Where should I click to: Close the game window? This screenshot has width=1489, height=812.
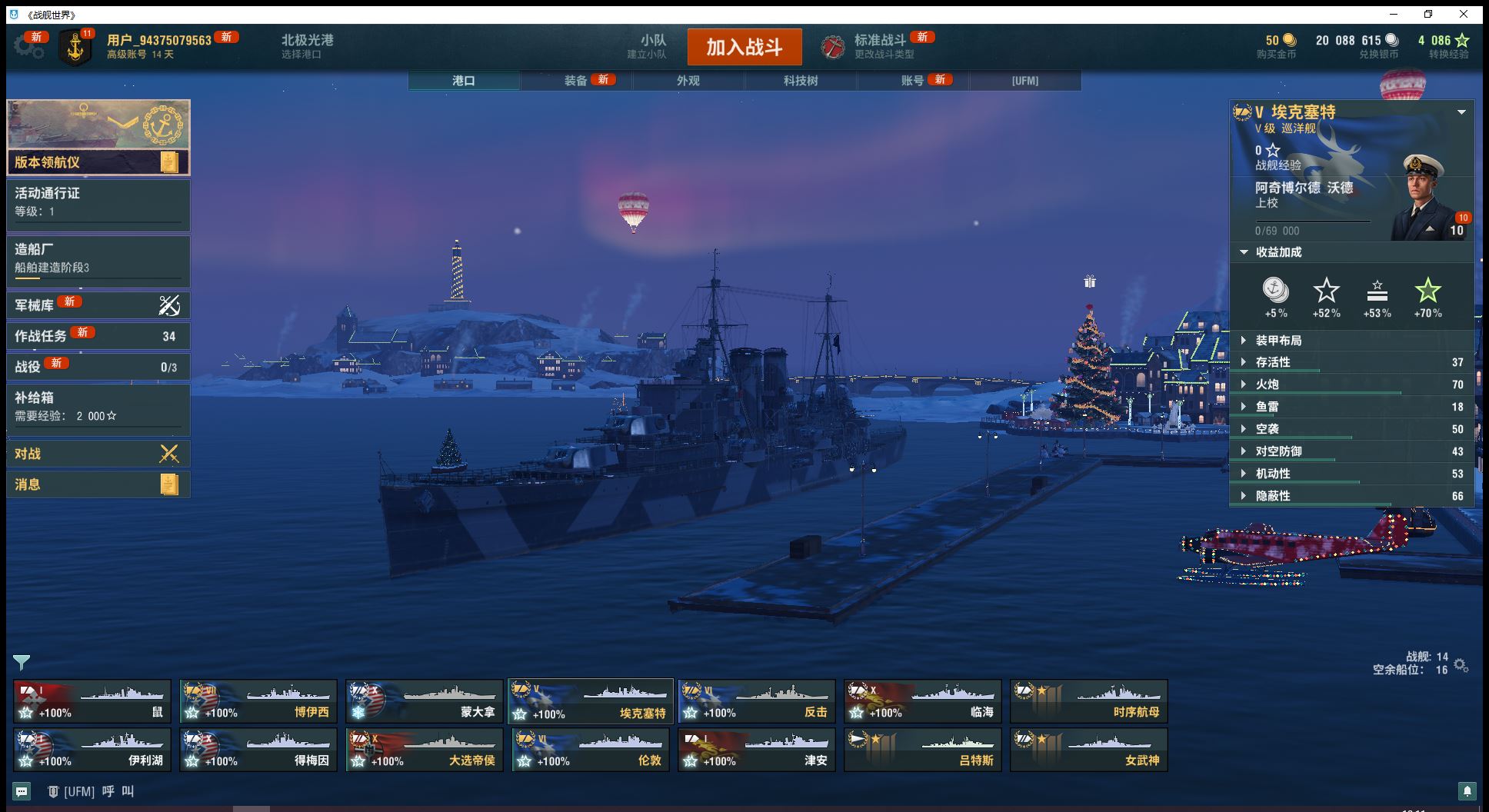pos(1464,14)
